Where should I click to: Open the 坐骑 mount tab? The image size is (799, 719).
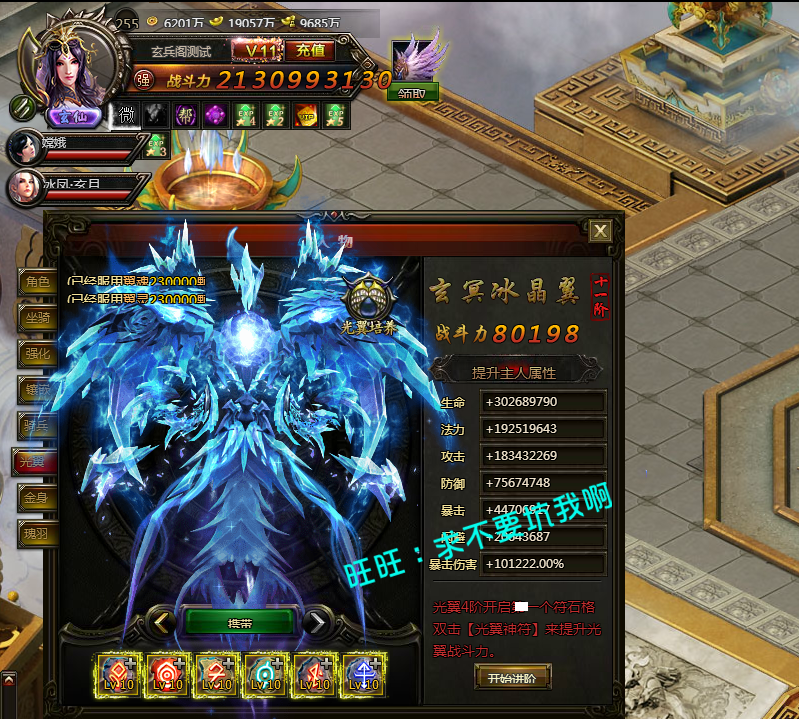coord(37,318)
